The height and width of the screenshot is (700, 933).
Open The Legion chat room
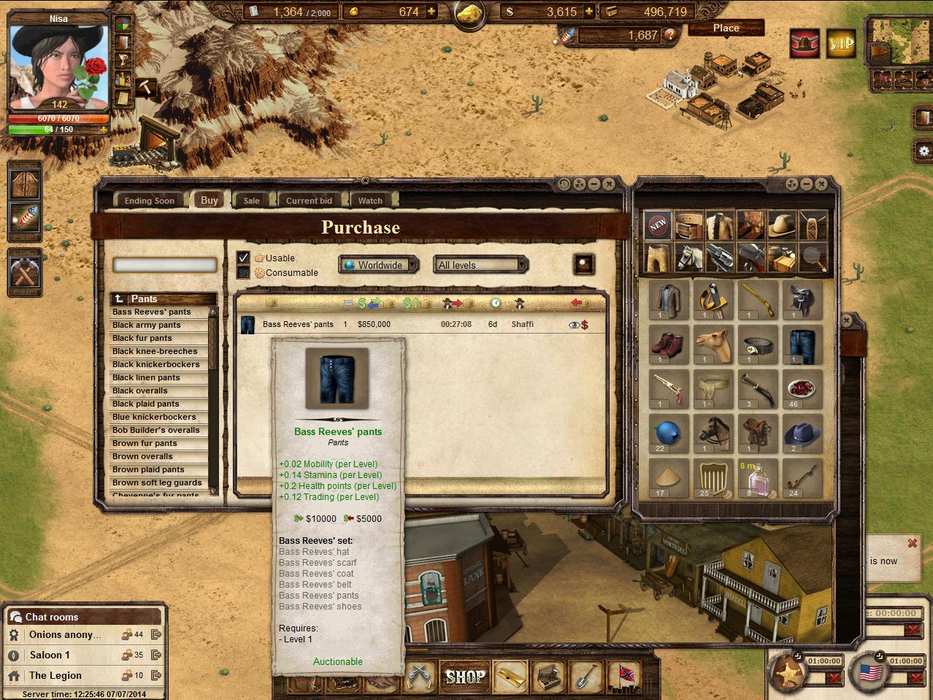pyautogui.click(x=55, y=676)
